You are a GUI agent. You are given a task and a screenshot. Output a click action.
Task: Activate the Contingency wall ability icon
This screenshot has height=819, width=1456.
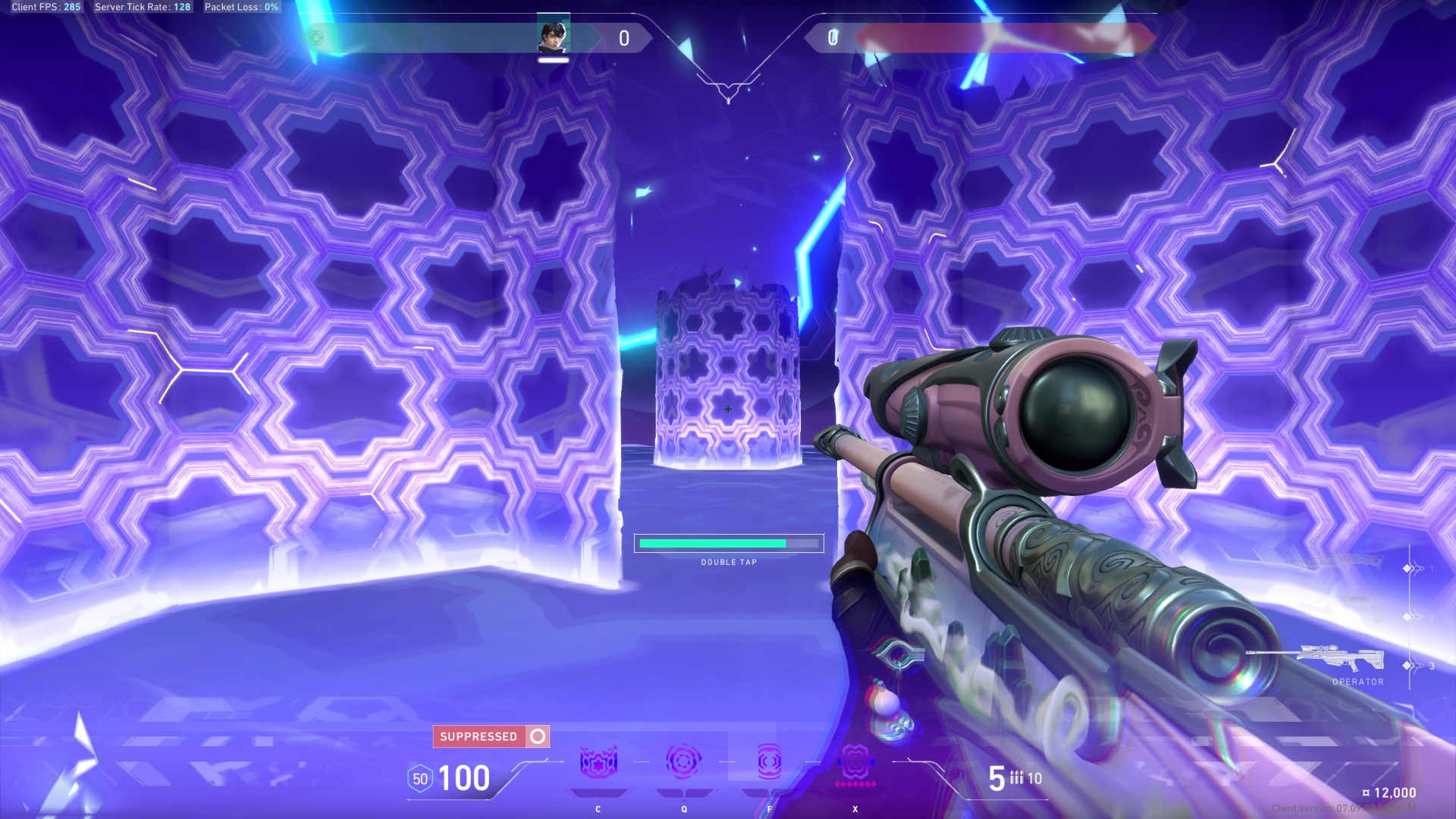(x=598, y=762)
